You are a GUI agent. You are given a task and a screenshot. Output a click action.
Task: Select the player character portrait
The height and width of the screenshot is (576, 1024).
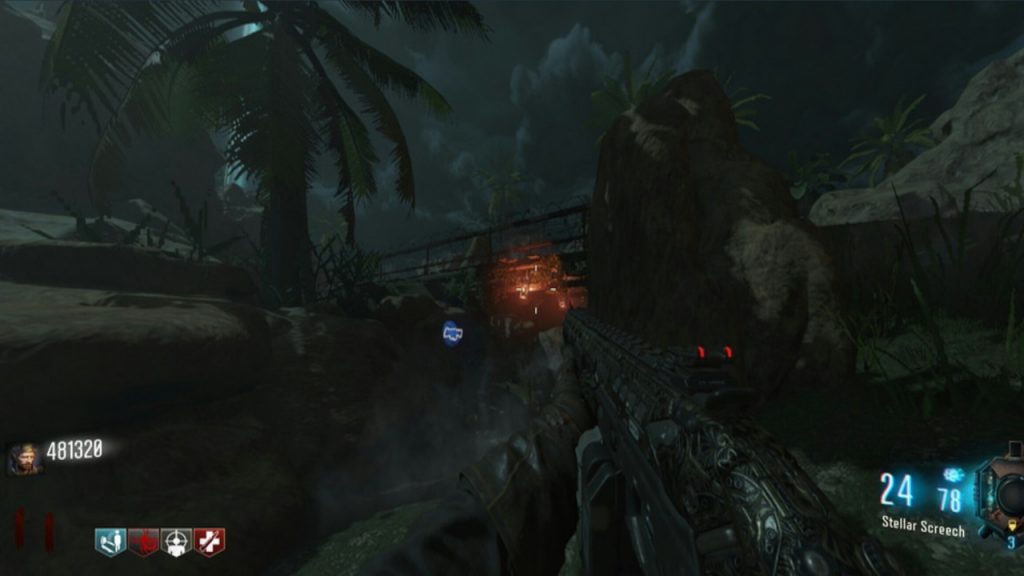(24, 458)
